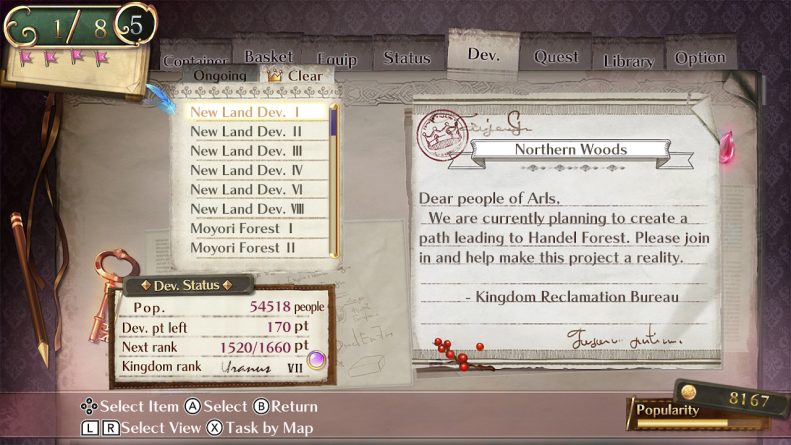Open the Container tab
The image size is (791, 445).
click(195, 60)
